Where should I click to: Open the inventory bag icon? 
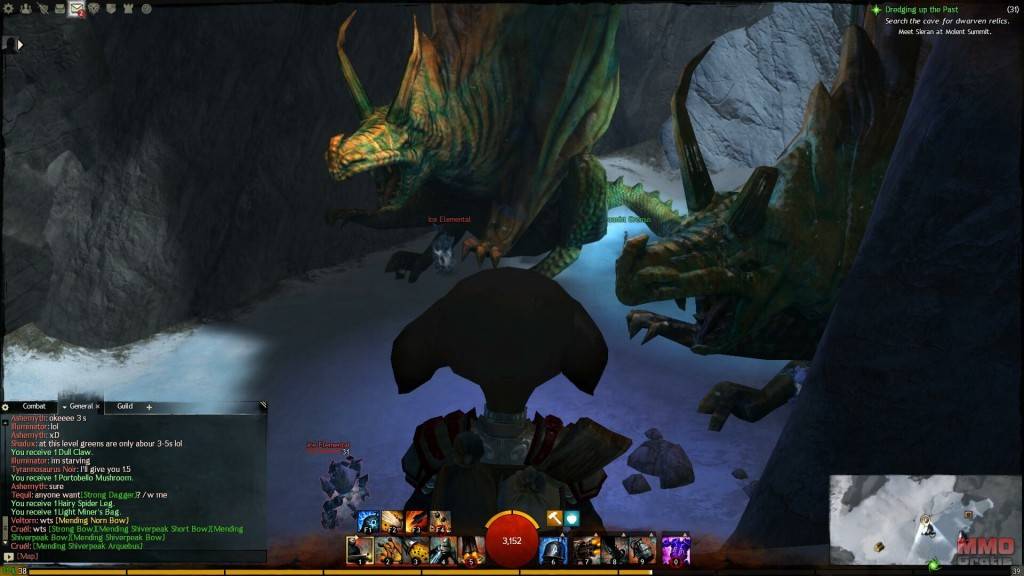tap(60, 9)
